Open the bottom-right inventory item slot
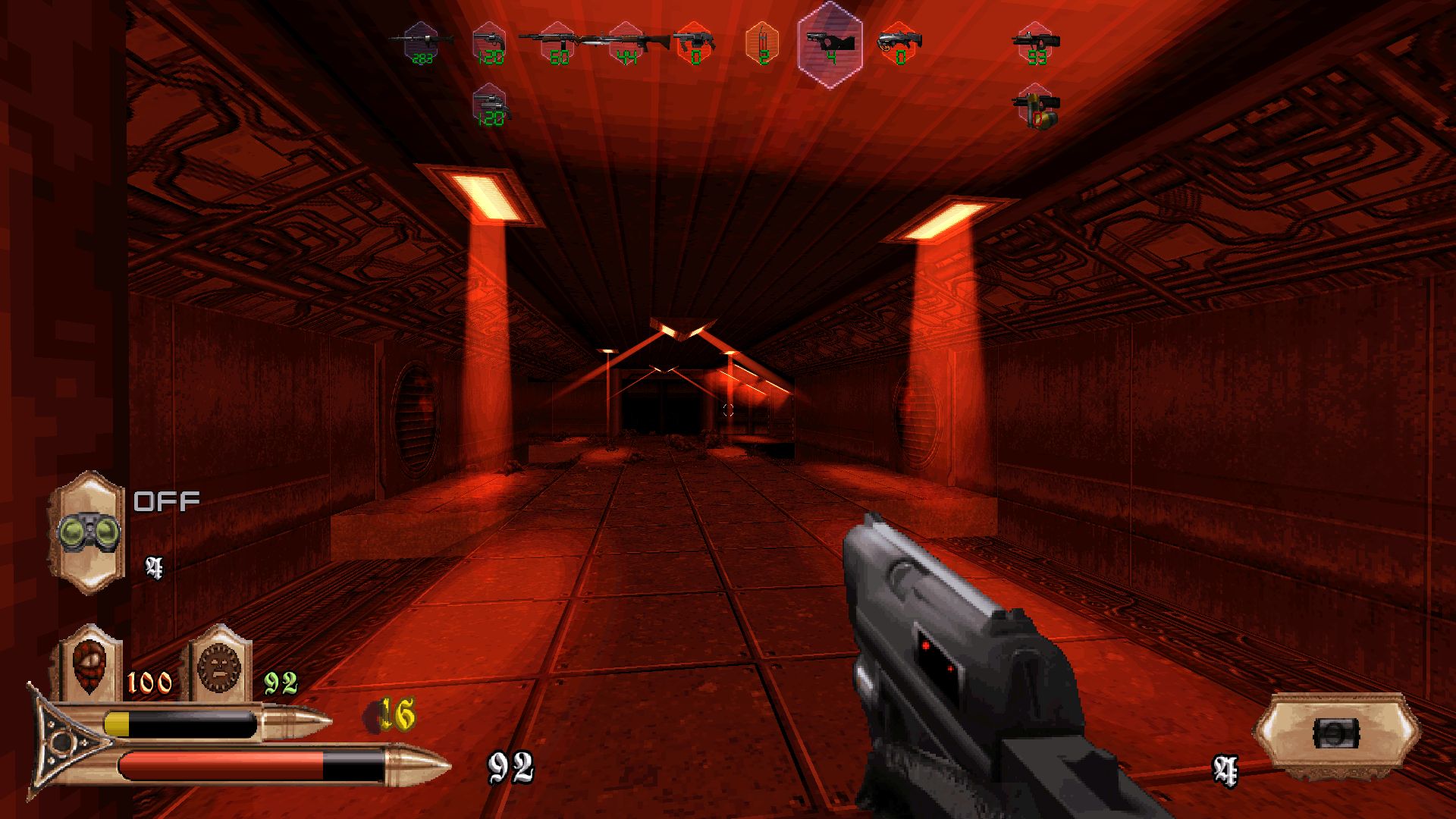 click(1335, 733)
